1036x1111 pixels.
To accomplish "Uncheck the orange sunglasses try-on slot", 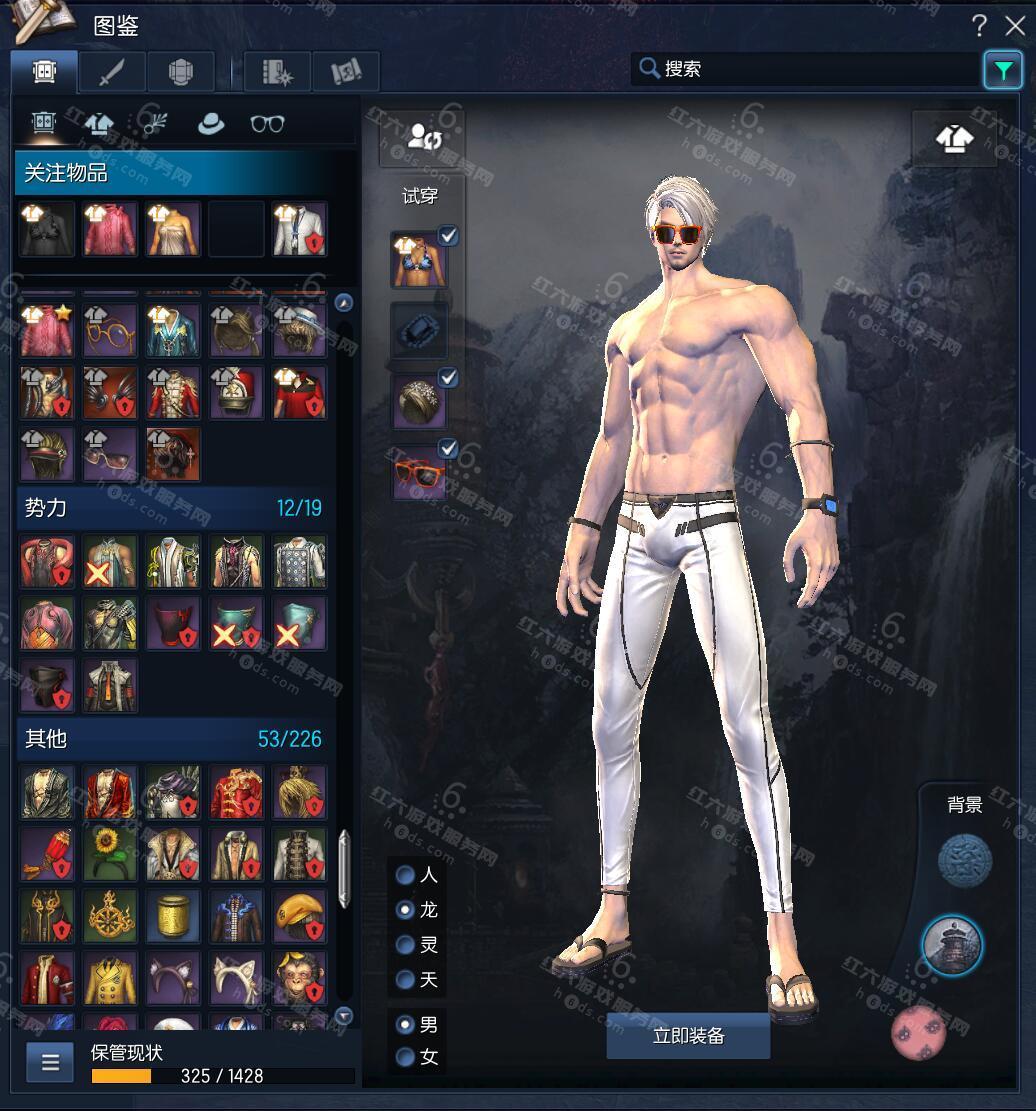I will tap(449, 449).
